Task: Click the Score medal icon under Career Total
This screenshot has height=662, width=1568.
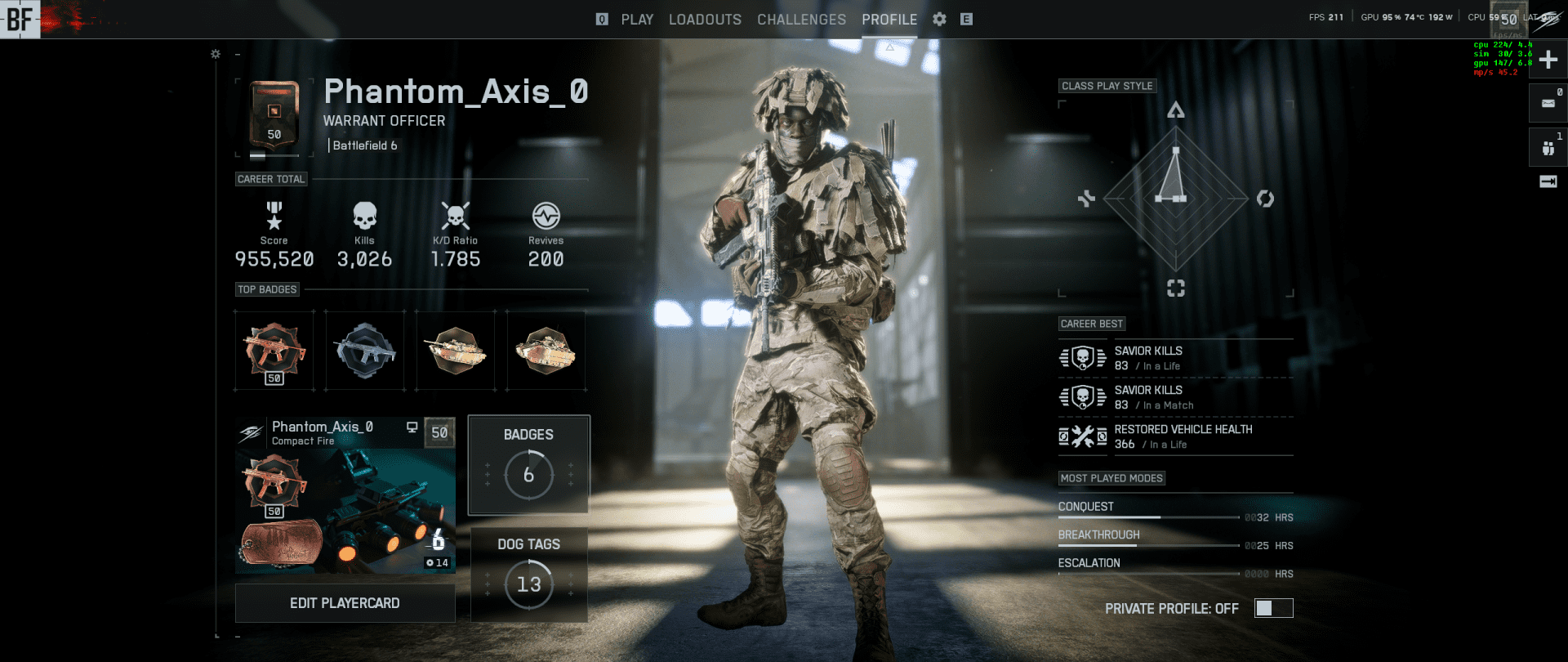Action: (273, 216)
